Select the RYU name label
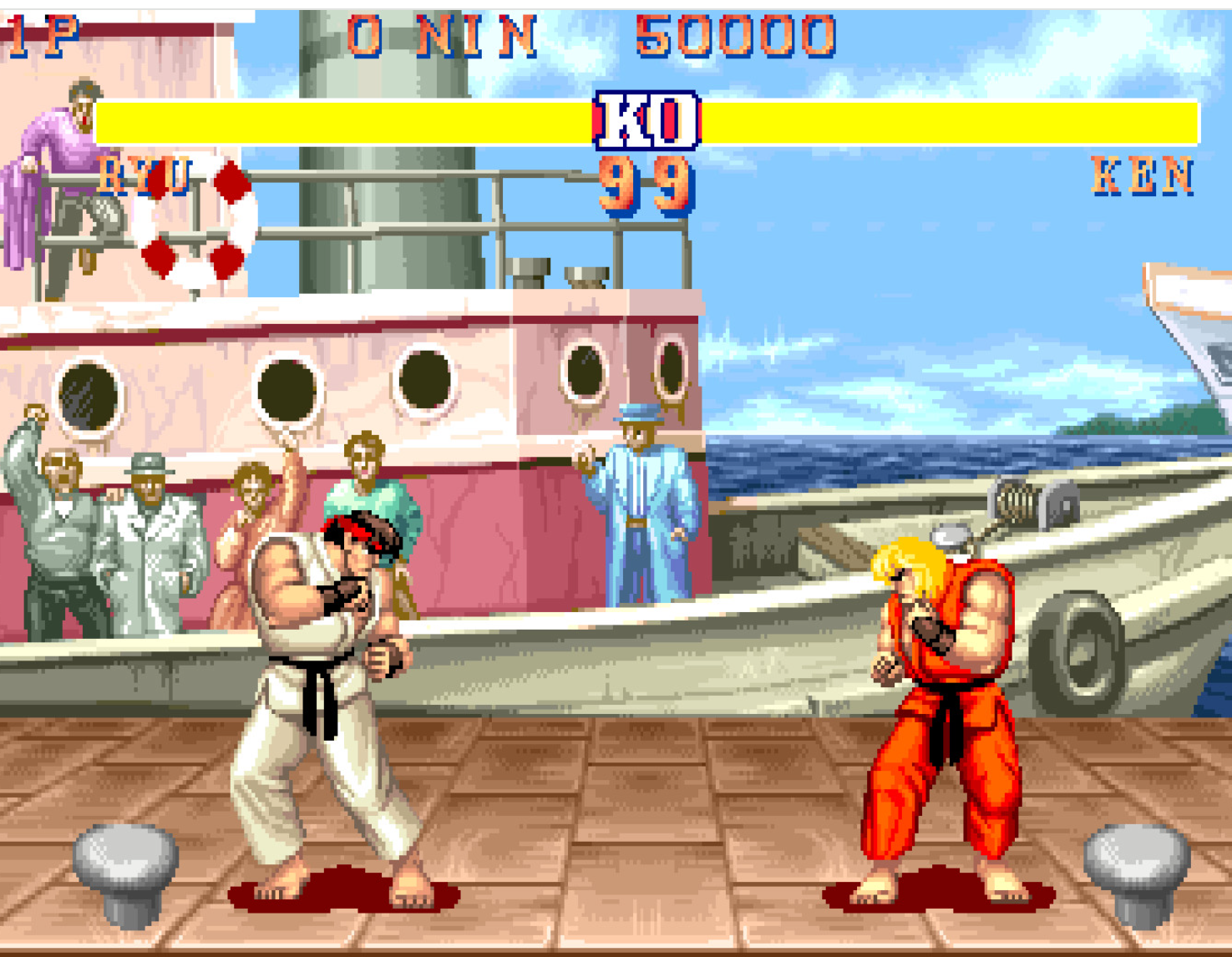Image resolution: width=1232 pixels, height=957 pixels. (x=146, y=178)
